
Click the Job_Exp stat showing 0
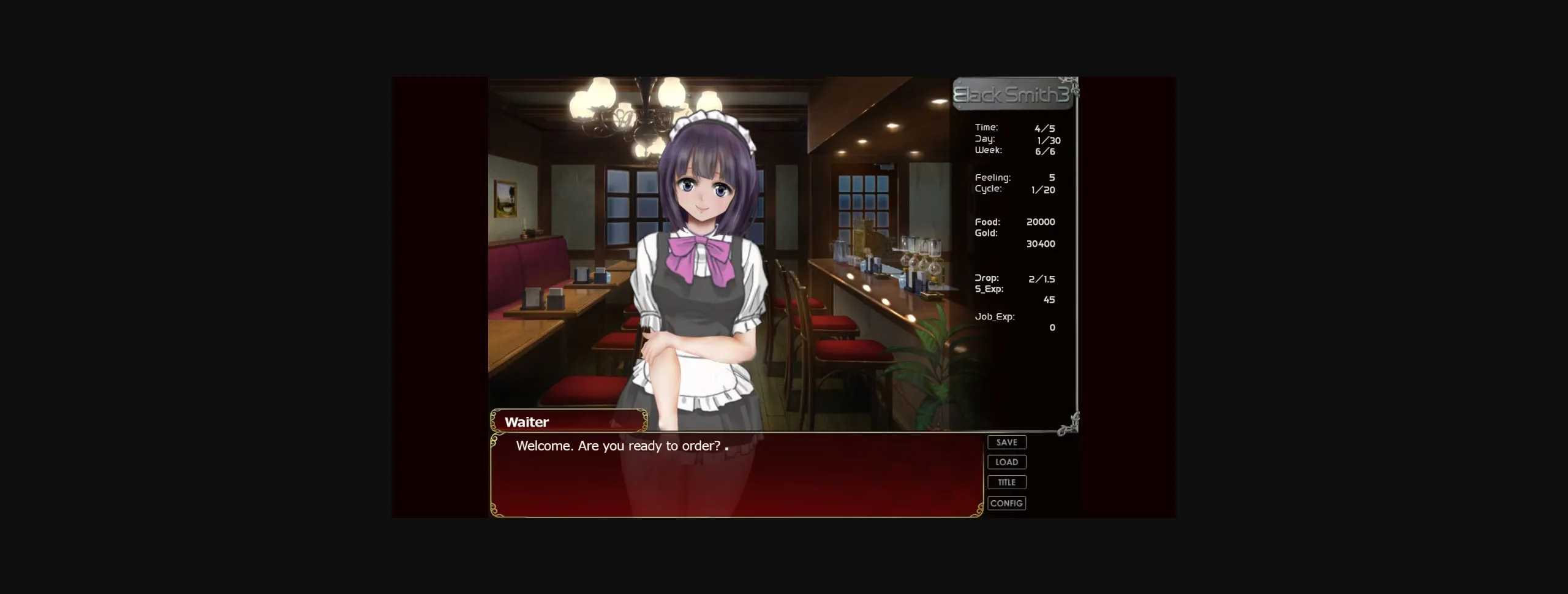tap(1052, 327)
